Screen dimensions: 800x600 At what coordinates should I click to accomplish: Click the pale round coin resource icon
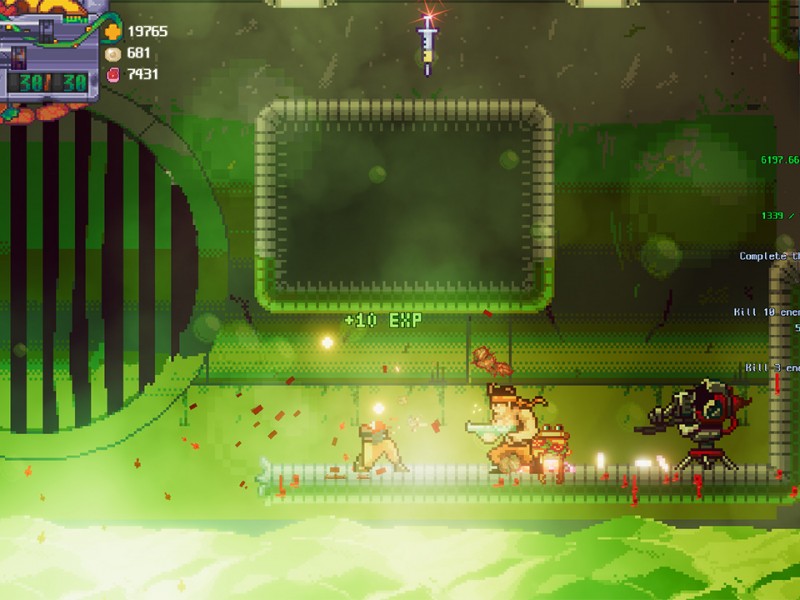pyautogui.click(x=113, y=53)
